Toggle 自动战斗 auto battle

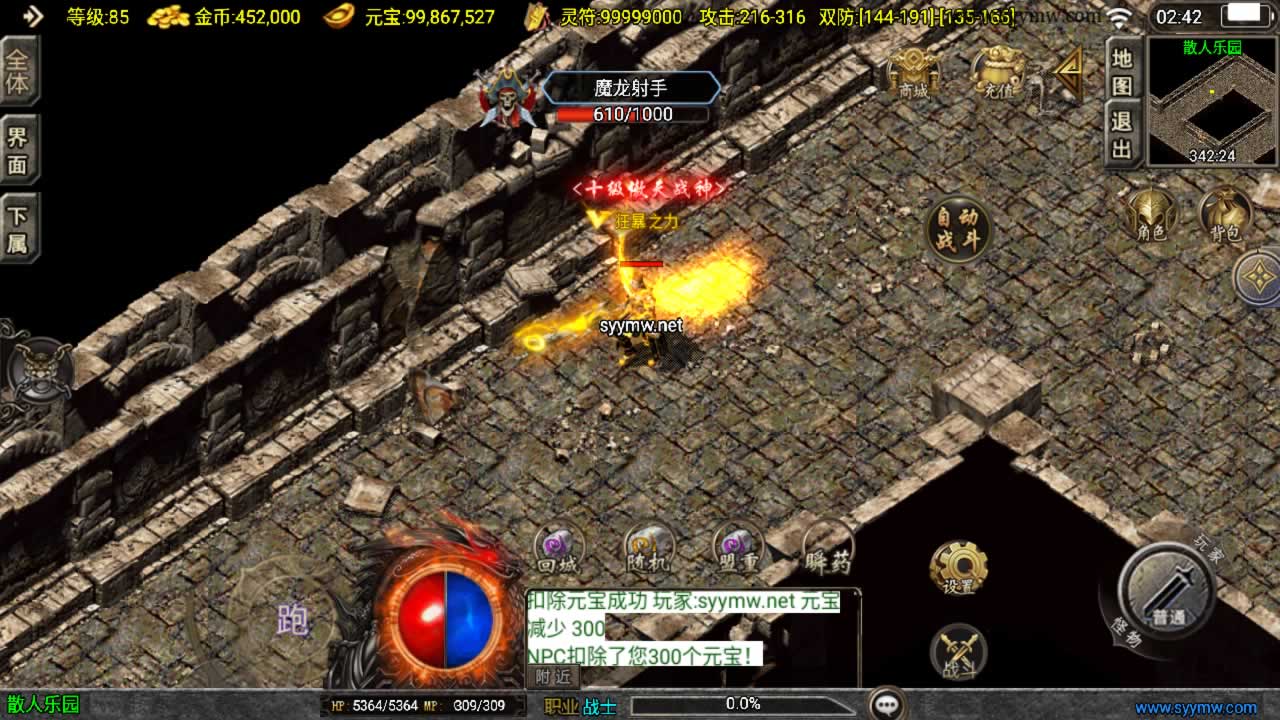tap(958, 229)
